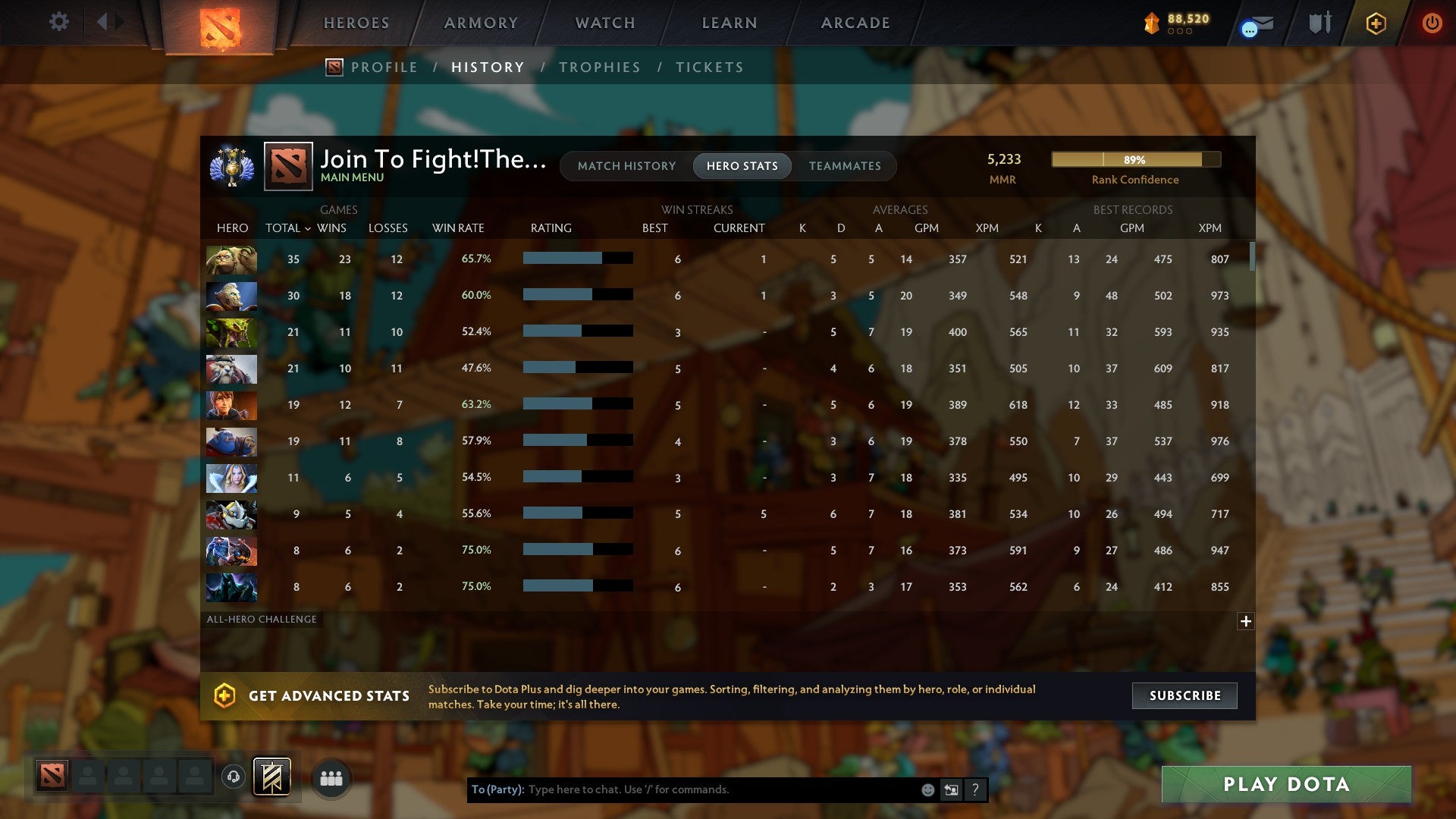Click the shield-and-sword armory icon

[1319, 23]
